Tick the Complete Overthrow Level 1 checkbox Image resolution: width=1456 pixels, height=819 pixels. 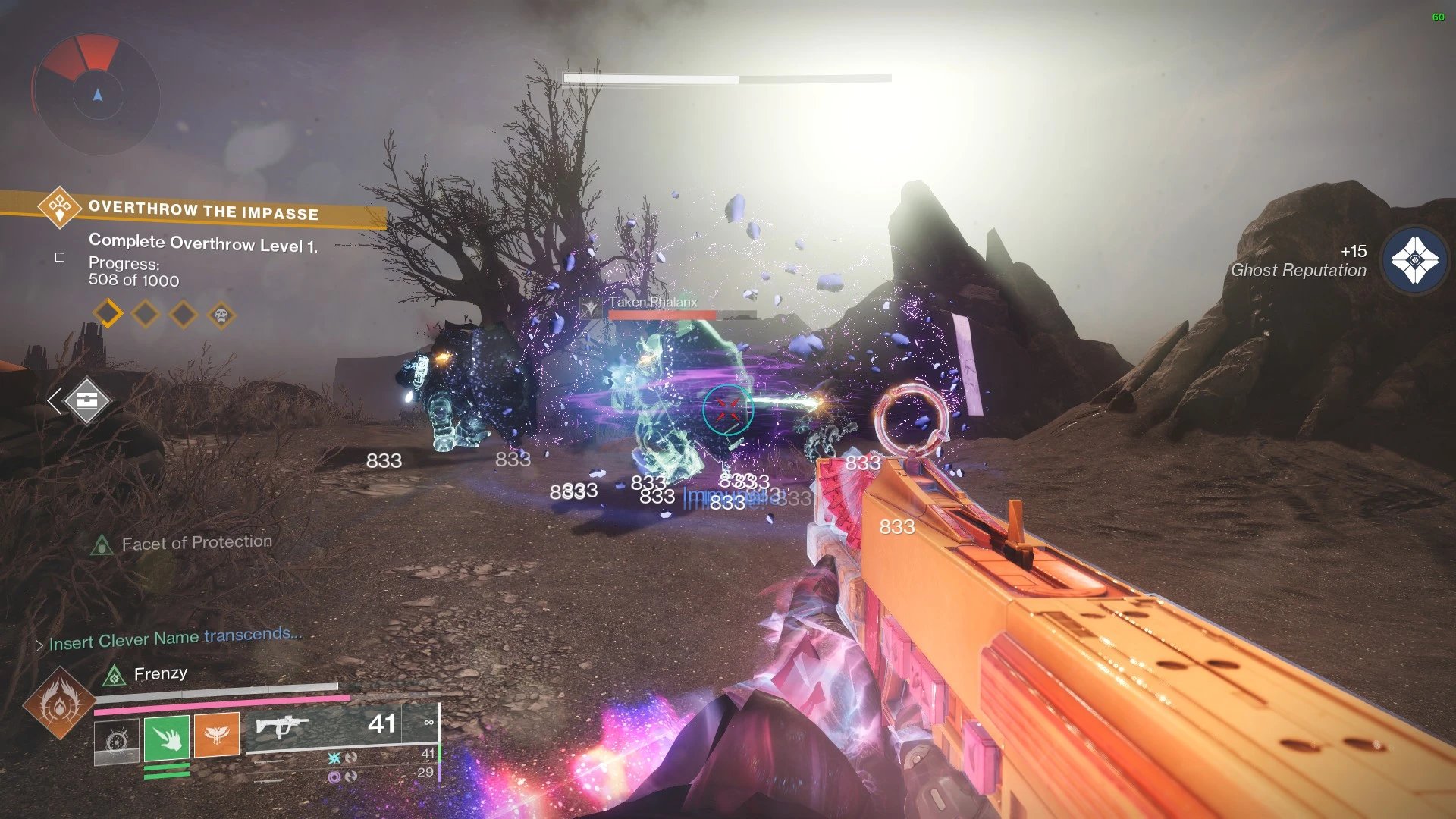click(60, 258)
